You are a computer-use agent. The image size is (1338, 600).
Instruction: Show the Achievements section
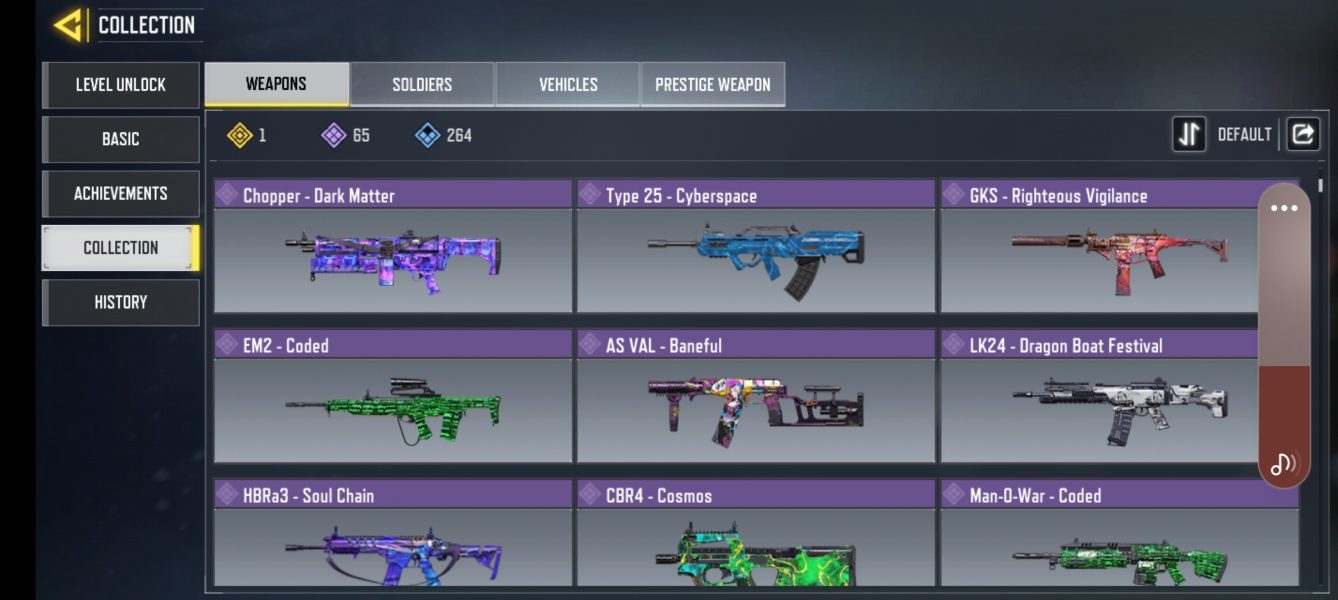121,193
